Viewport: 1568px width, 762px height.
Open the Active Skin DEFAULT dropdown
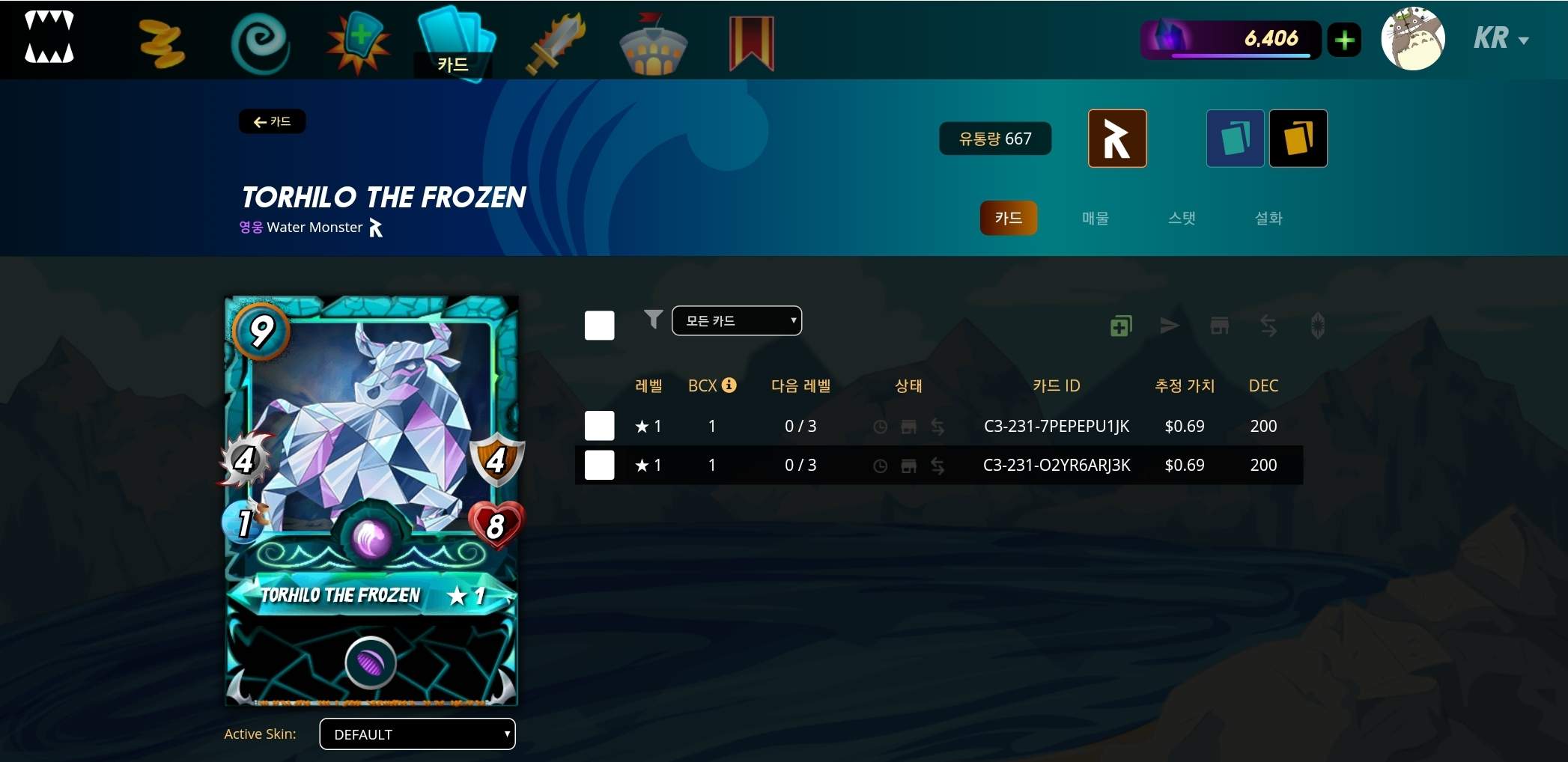click(416, 734)
